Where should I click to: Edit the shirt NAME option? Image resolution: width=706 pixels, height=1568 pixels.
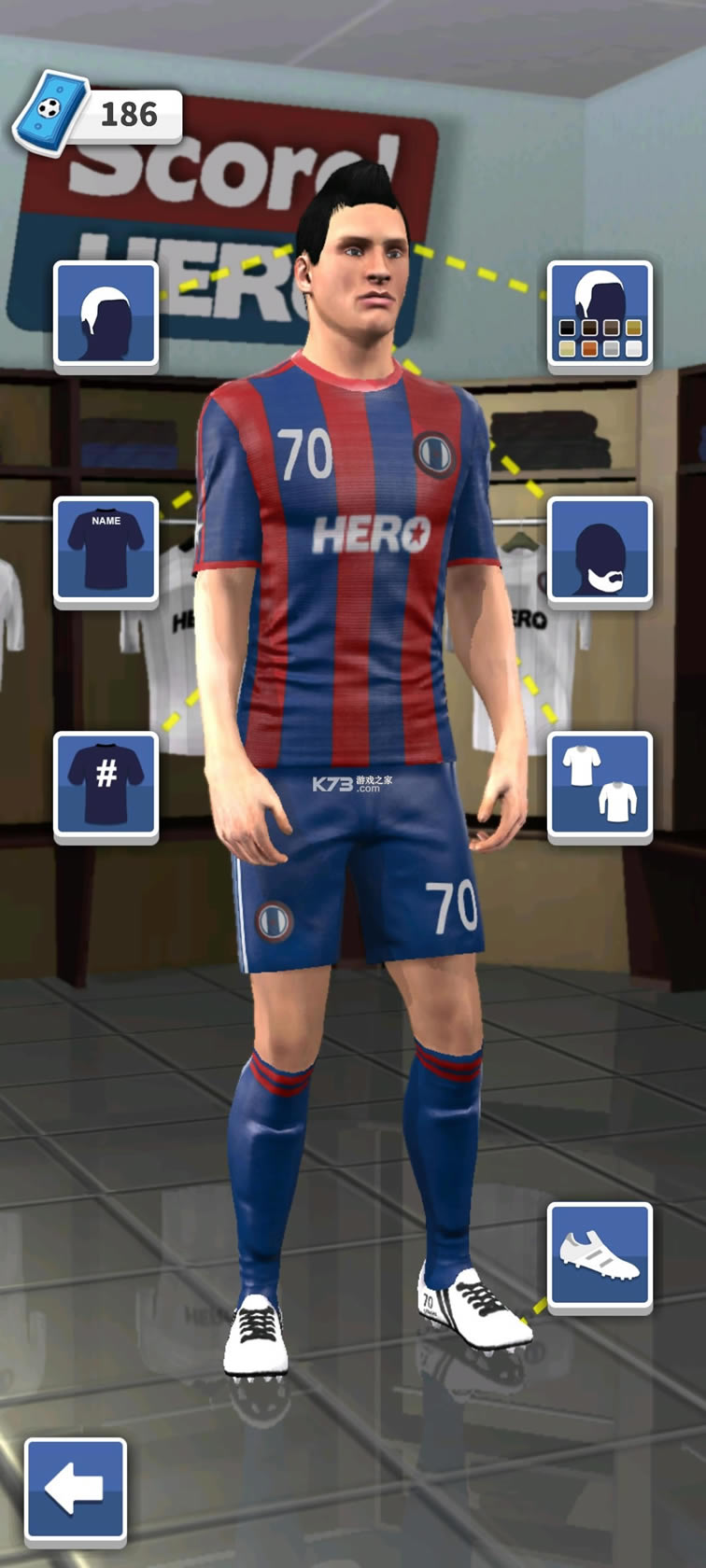click(106, 550)
